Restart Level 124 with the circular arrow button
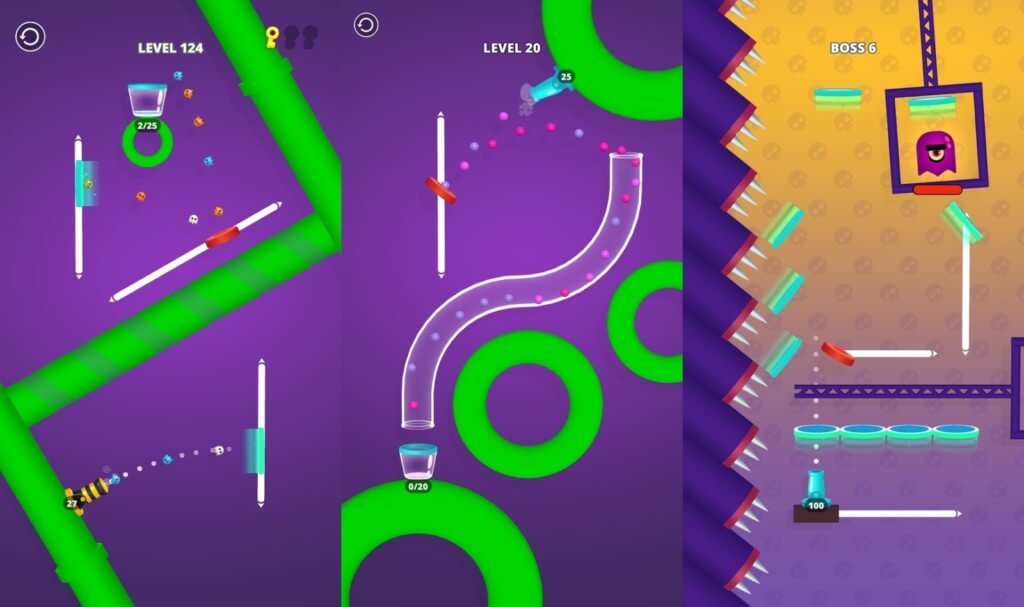 tap(29, 38)
